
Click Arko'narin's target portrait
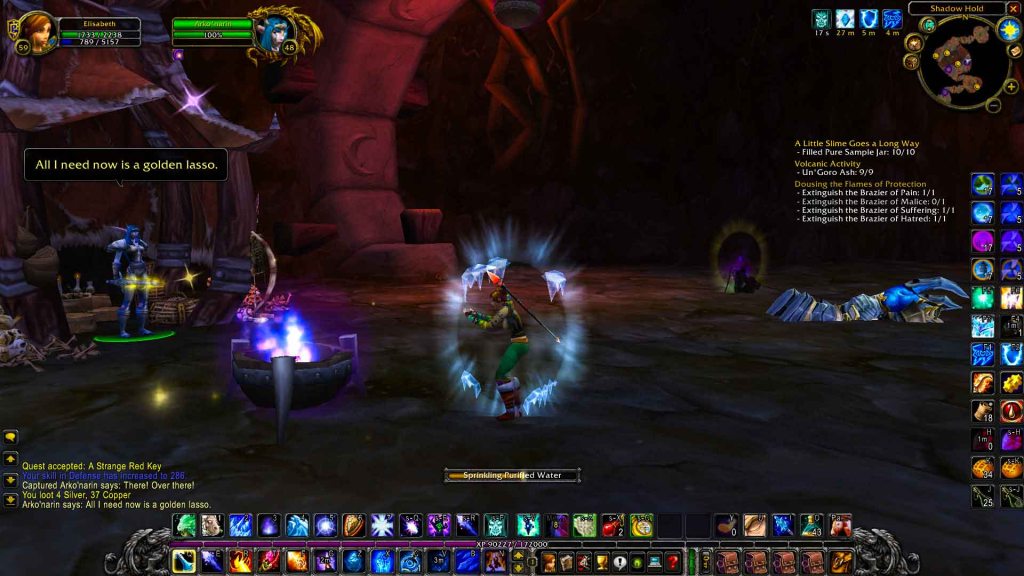[275, 32]
